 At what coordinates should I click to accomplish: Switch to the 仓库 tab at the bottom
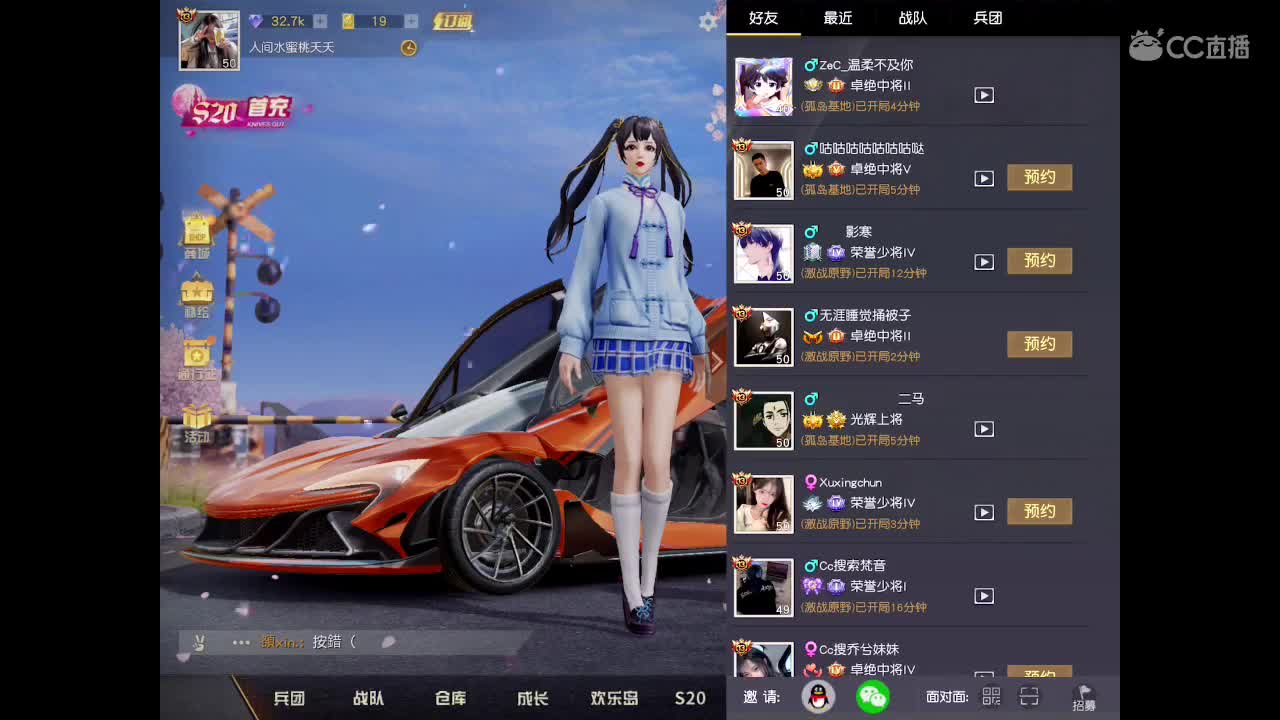449,699
